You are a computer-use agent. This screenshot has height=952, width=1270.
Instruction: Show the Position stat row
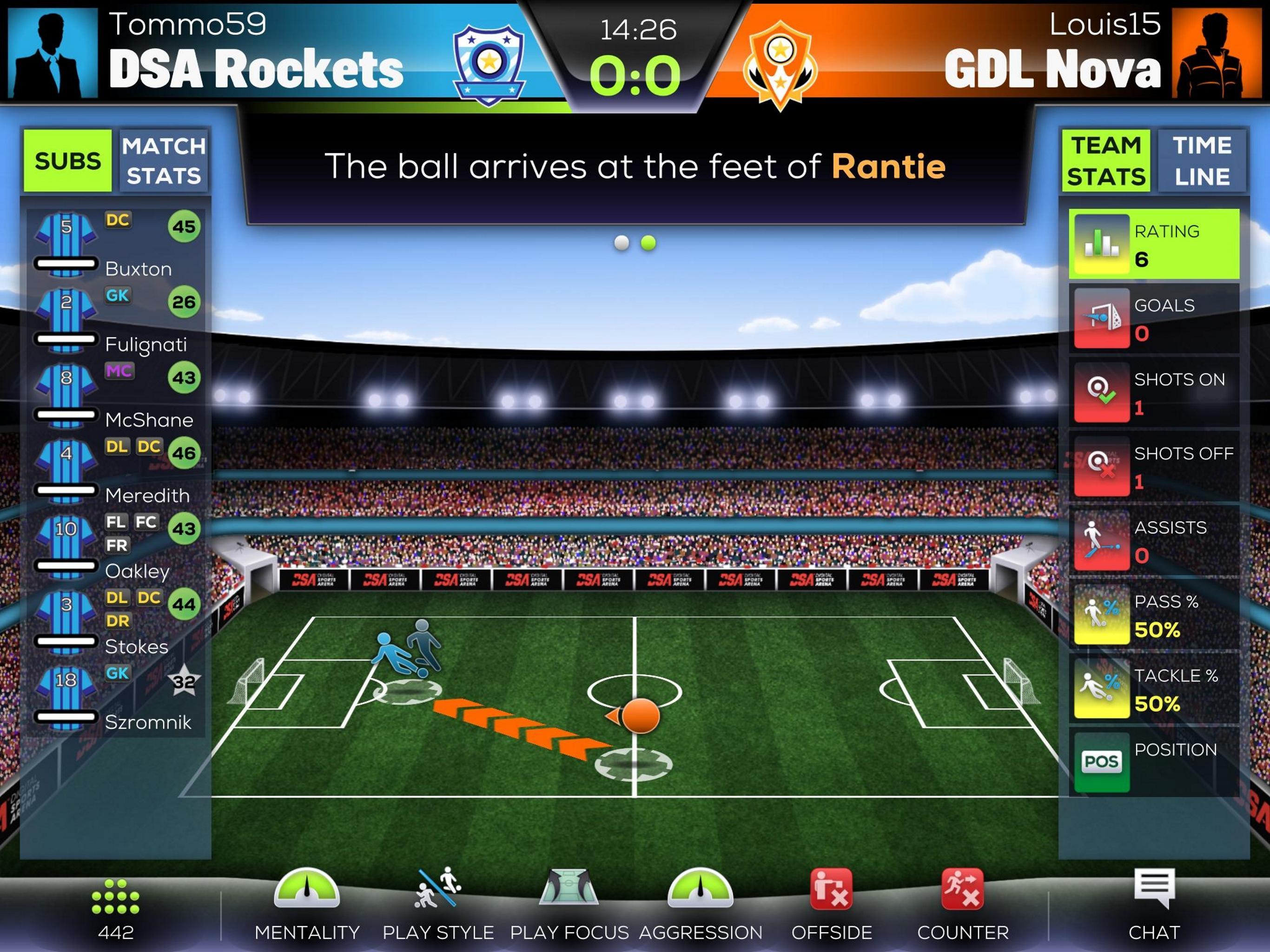pyautogui.click(x=1154, y=762)
